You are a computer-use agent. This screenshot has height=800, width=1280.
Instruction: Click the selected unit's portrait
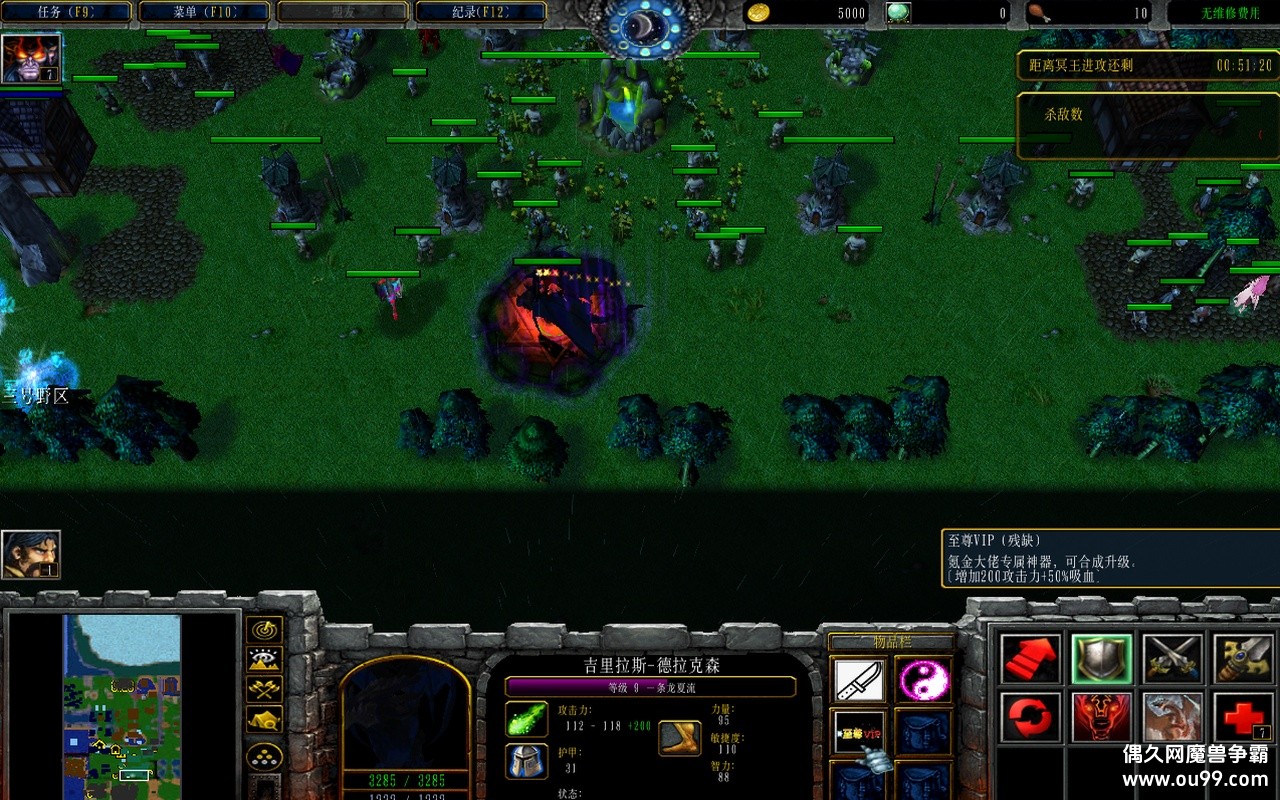pyautogui.click(x=405, y=715)
